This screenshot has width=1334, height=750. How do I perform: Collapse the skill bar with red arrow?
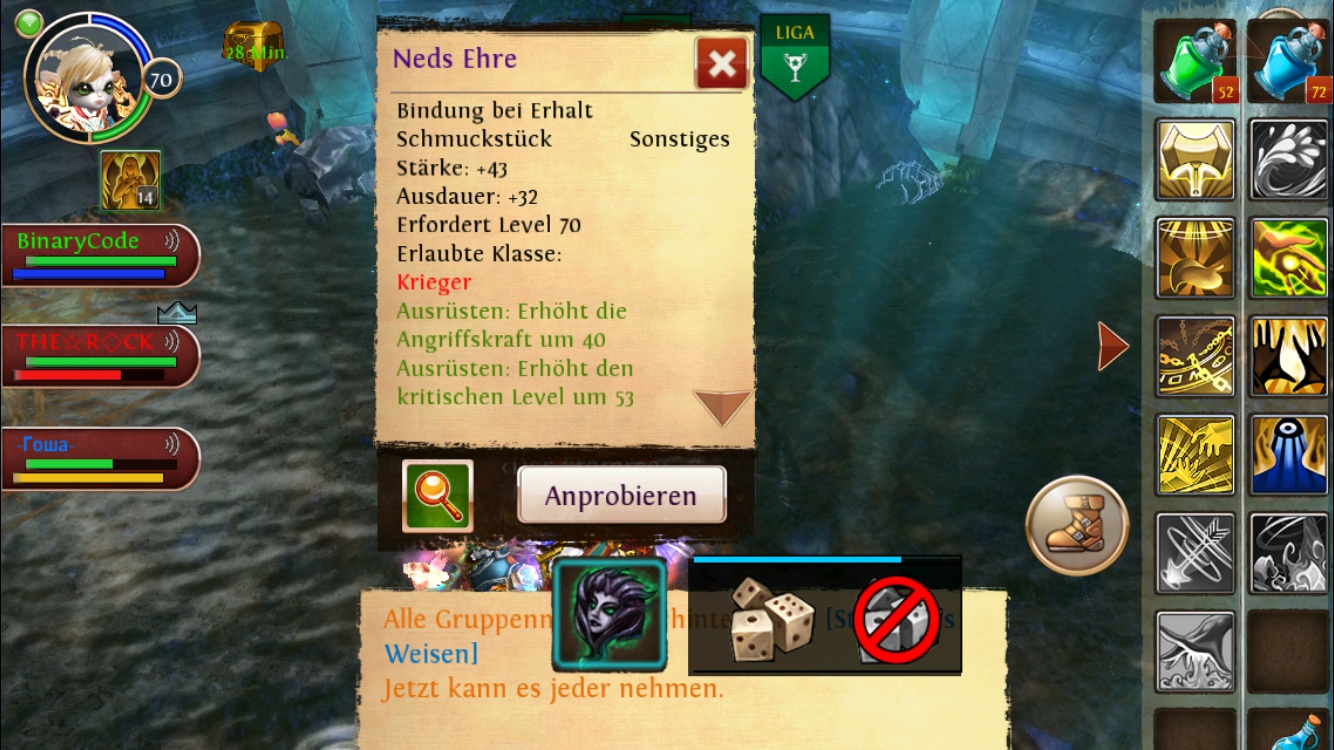[x=1112, y=346]
